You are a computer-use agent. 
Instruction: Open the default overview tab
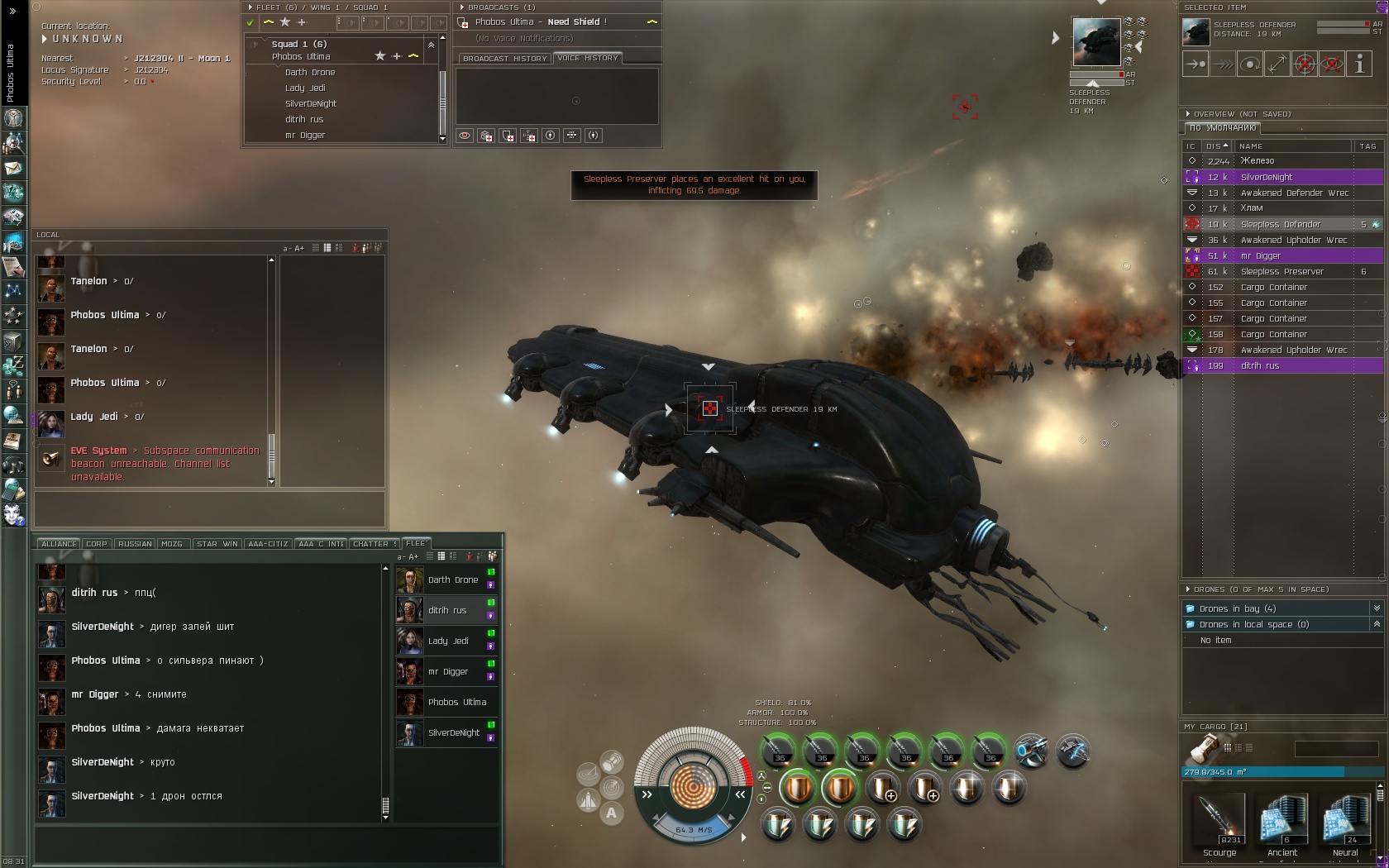click(x=1222, y=128)
